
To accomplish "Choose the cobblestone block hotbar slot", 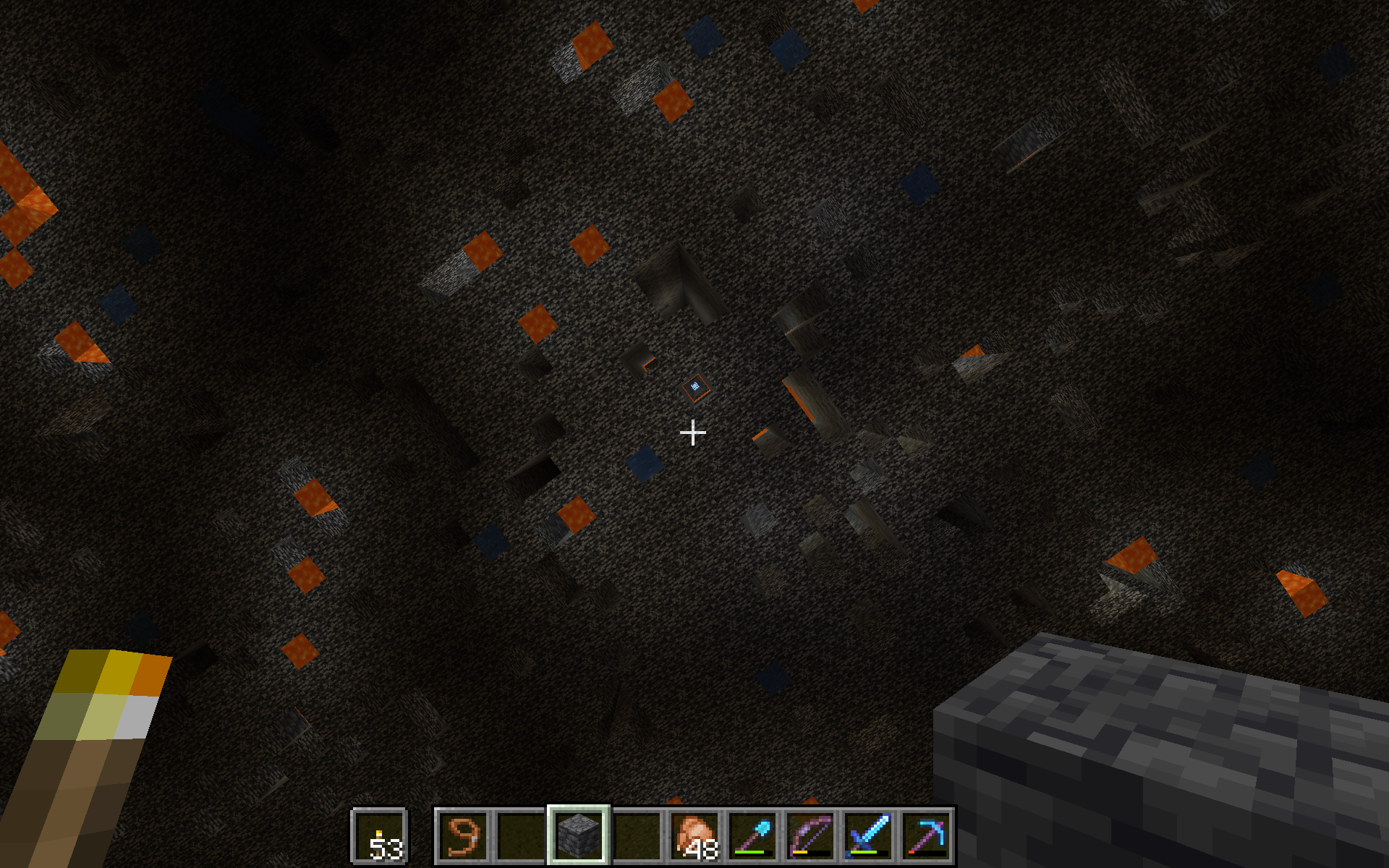I will [579, 836].
